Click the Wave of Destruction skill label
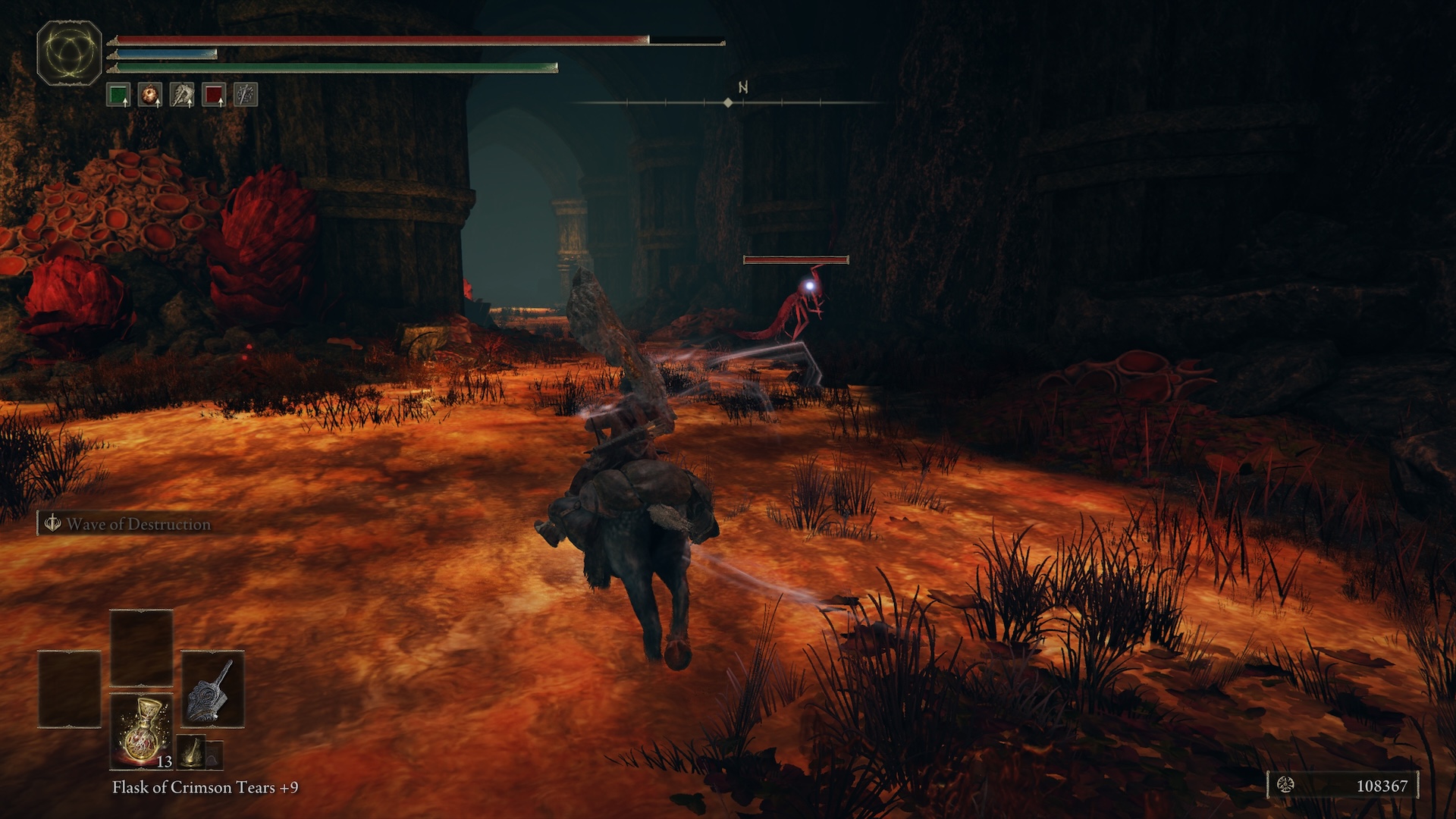 tap(129, 524)
